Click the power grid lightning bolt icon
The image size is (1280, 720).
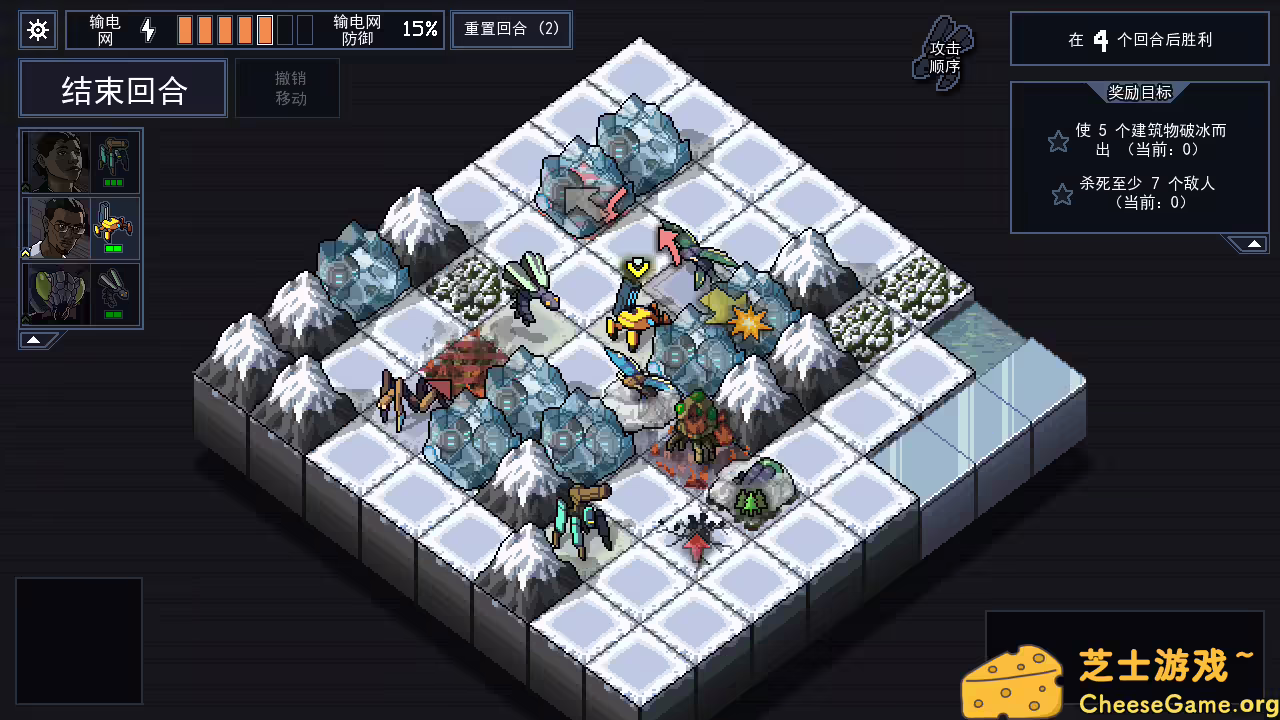[148, 29]
